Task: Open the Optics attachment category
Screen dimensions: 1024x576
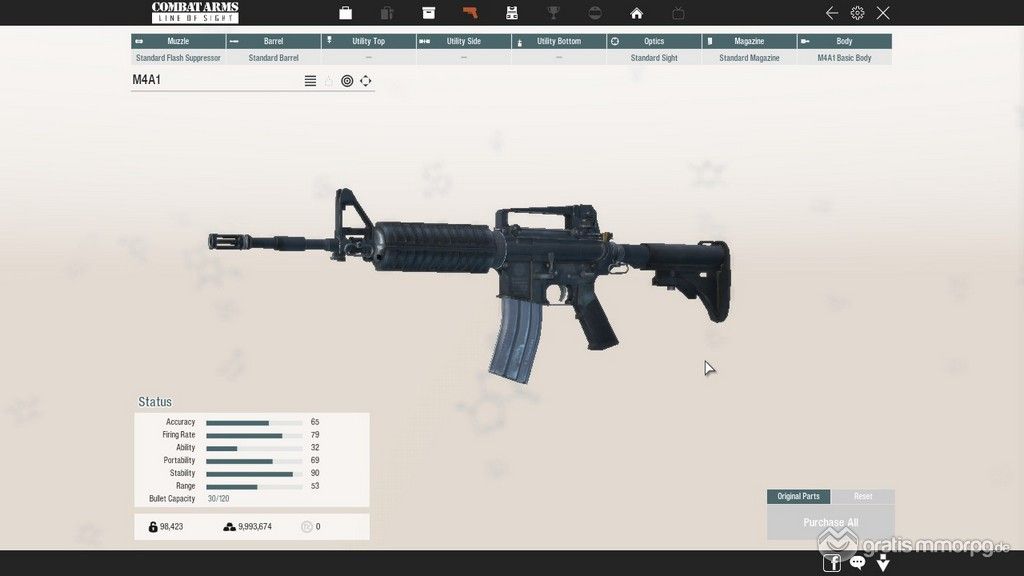Action: (654, 41)
